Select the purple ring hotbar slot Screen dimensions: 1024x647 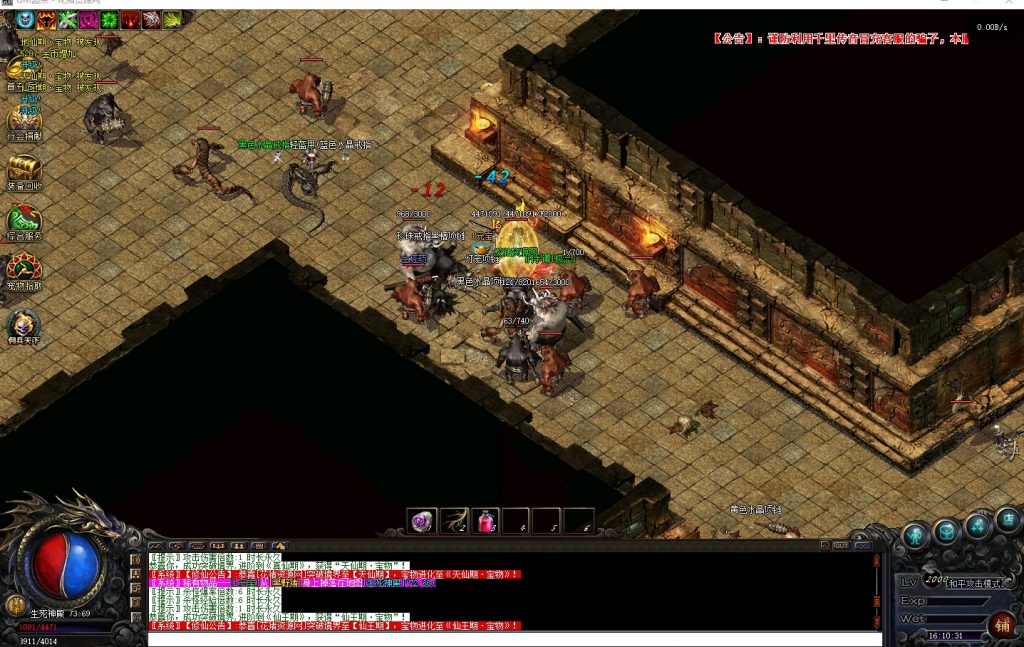click(422, 521)
